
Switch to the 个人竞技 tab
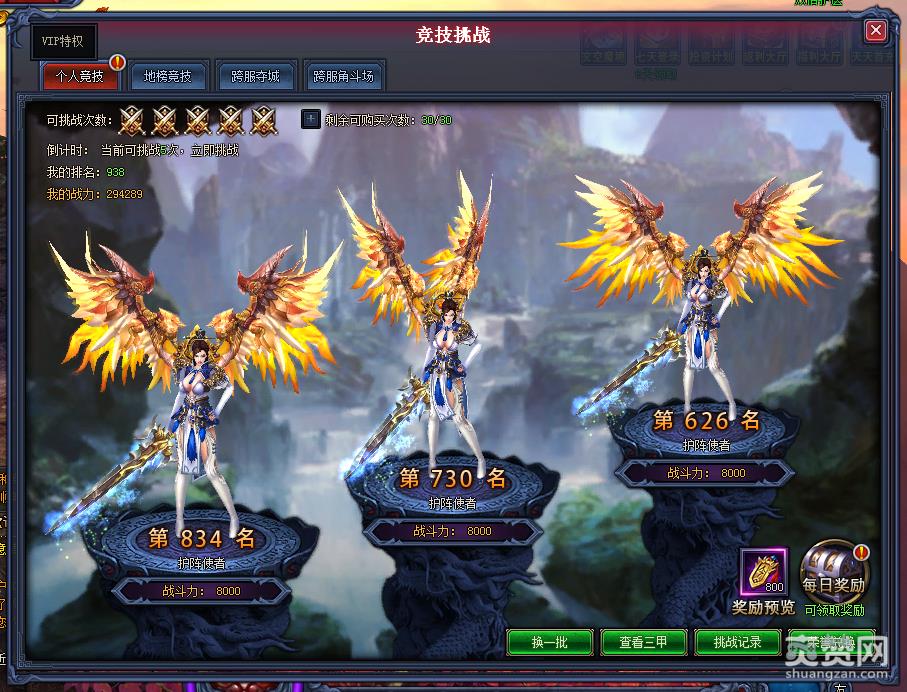tap(80, 76)
